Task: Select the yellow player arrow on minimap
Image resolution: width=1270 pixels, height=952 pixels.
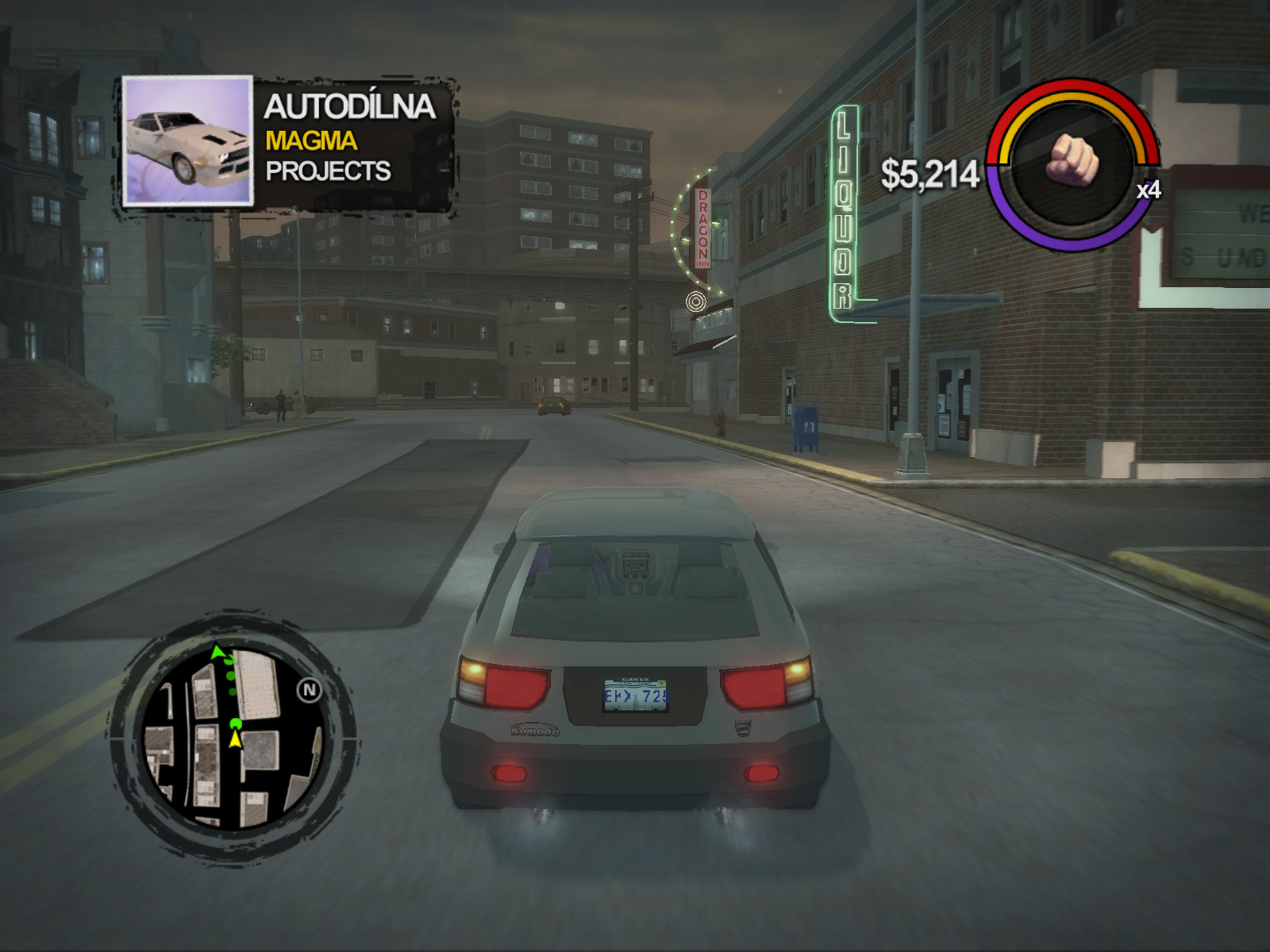Action: (x=235, y=739)
